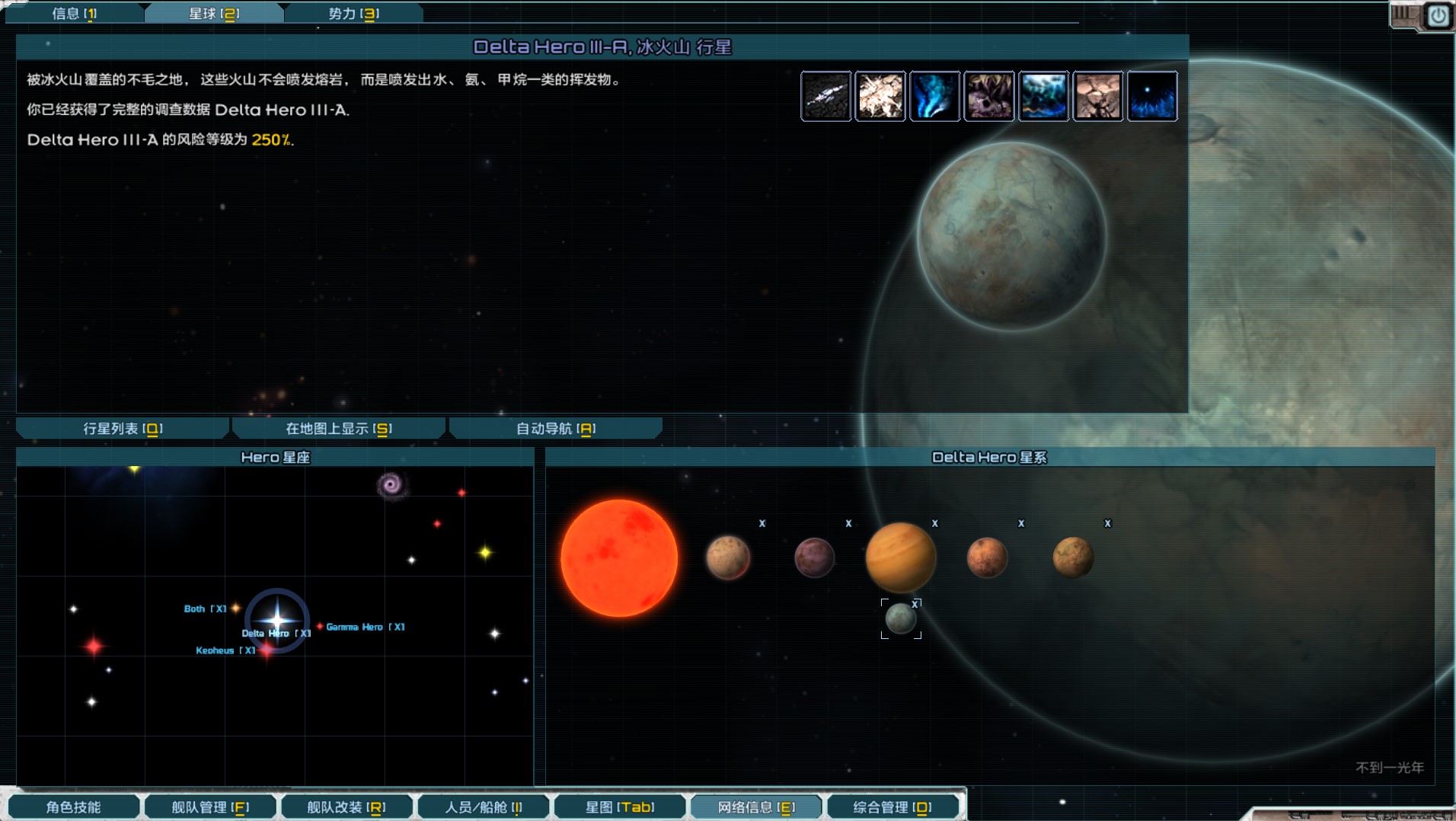The height and width of the screenshot is (821, 1456).
Task: Select the 星球 tab
Action: point(214,13)
